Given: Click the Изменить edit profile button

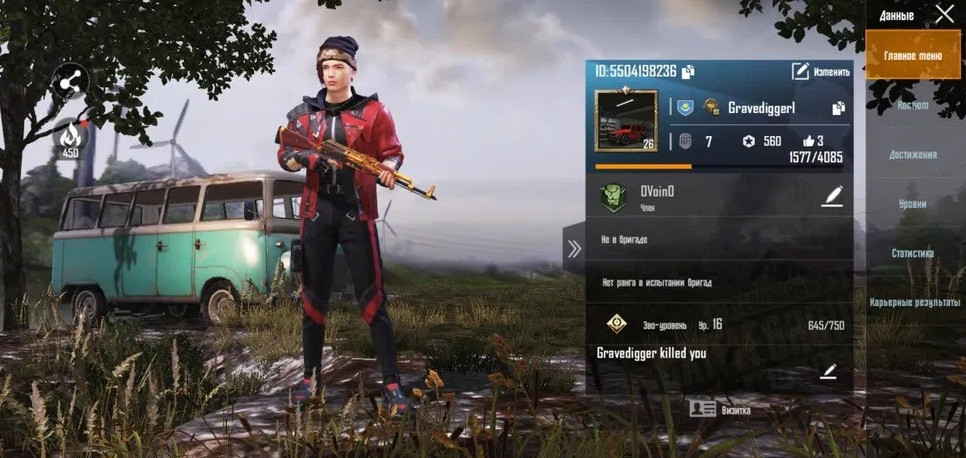Looking at the screenshot, I should tap(820, 71).
